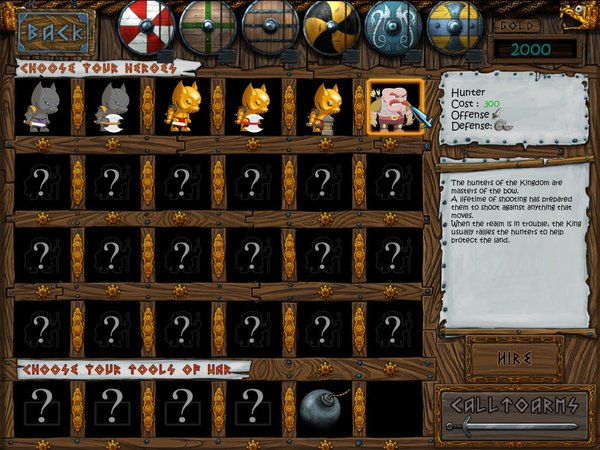Choose the wooden shield with green cross
This screenshot has width=600, height=450.
pyautogui.click(x=208, y=27)
